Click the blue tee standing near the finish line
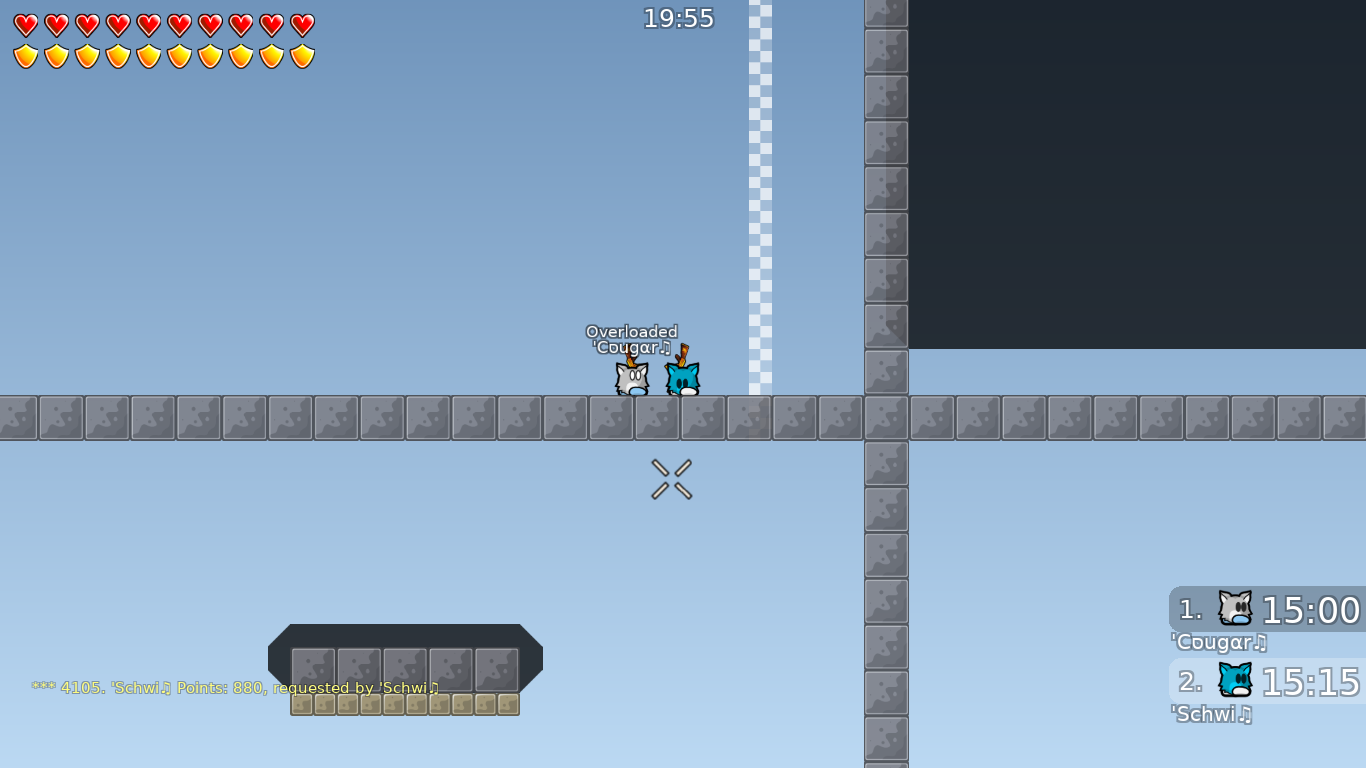The image size is (1366, 768). pyautogui.click(x=683, y=378)
